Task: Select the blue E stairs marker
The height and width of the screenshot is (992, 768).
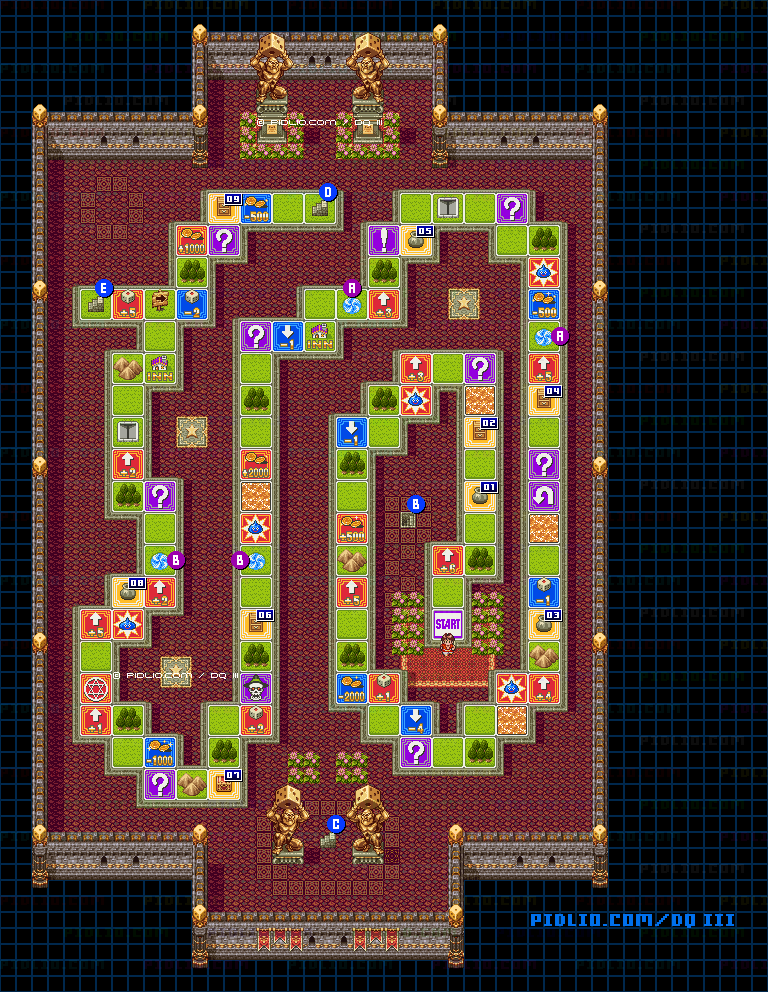Action: point(102,290)
